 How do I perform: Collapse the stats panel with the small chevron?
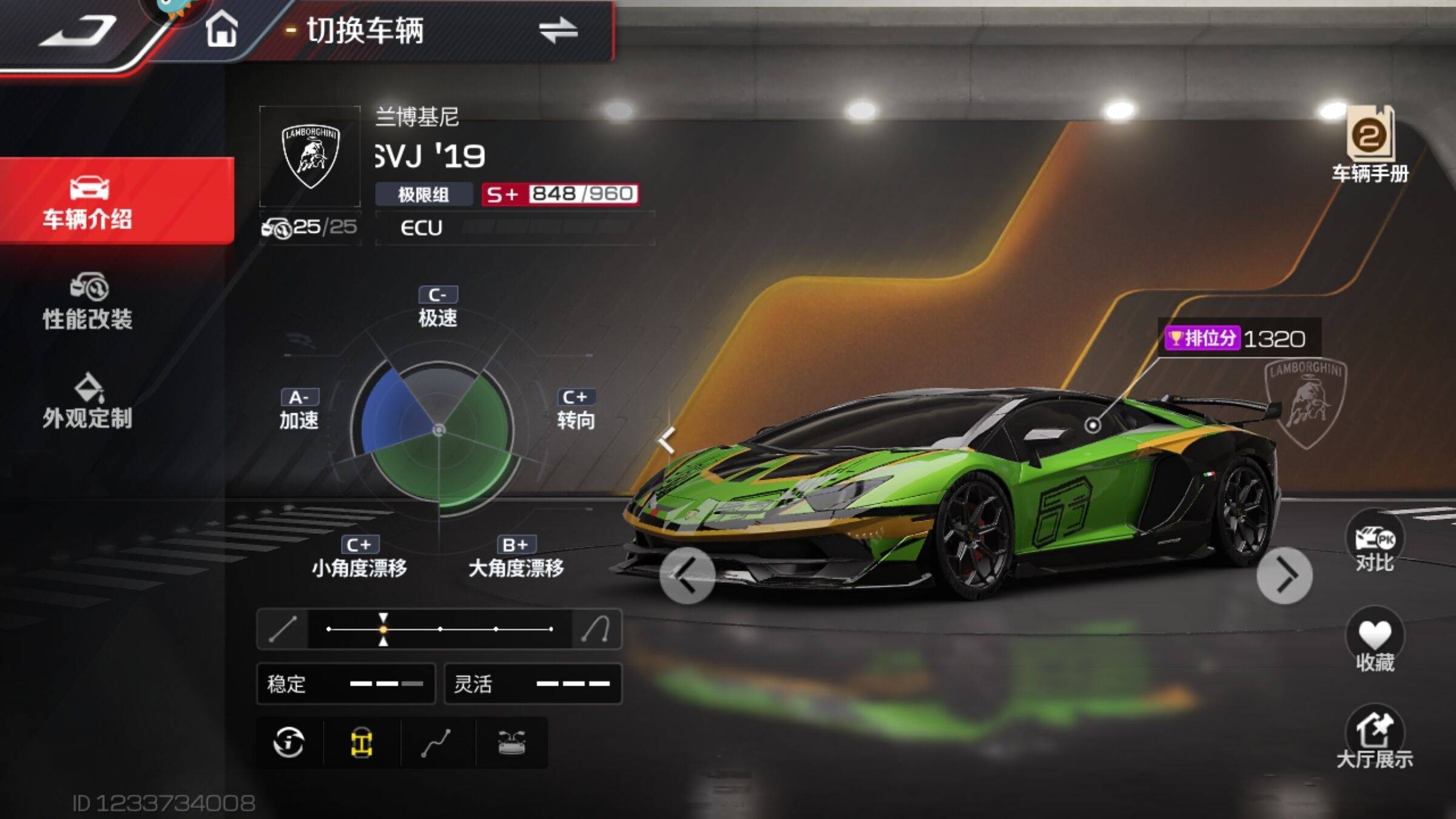click(667, 440)
